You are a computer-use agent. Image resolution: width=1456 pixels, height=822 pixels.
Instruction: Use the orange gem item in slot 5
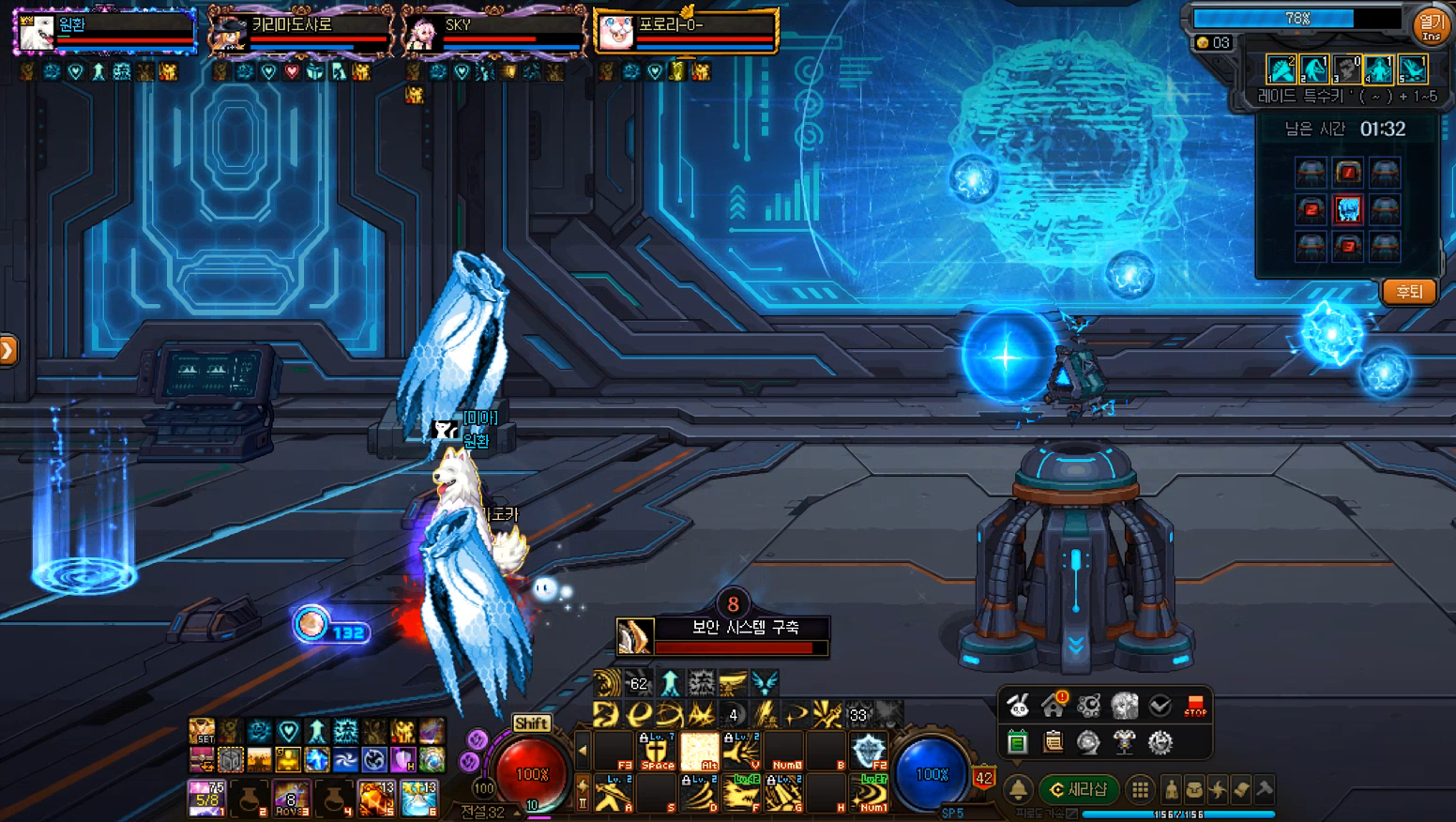click(x=375, y=798)
